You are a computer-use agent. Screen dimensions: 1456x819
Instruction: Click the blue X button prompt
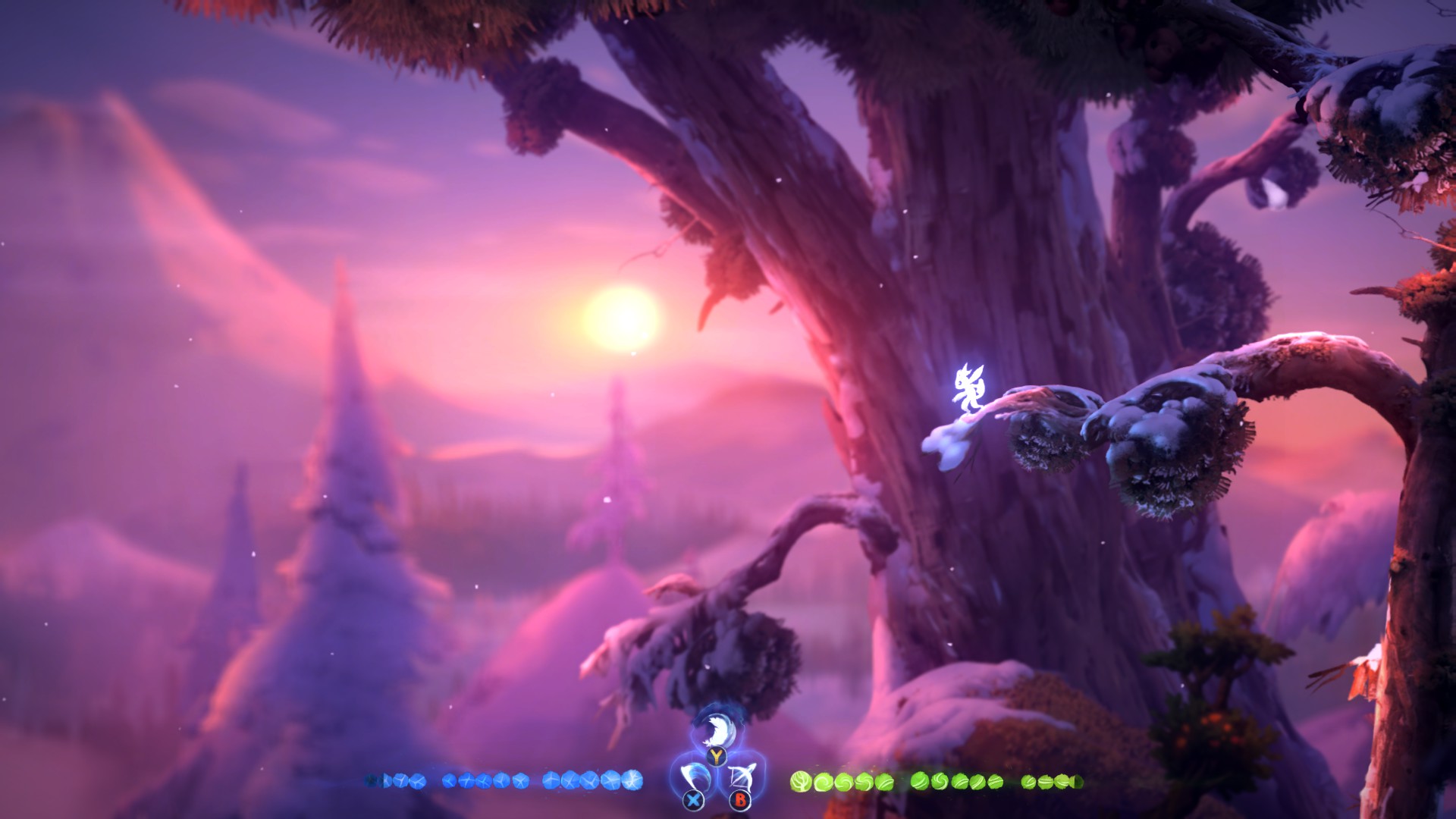point(693,801)
